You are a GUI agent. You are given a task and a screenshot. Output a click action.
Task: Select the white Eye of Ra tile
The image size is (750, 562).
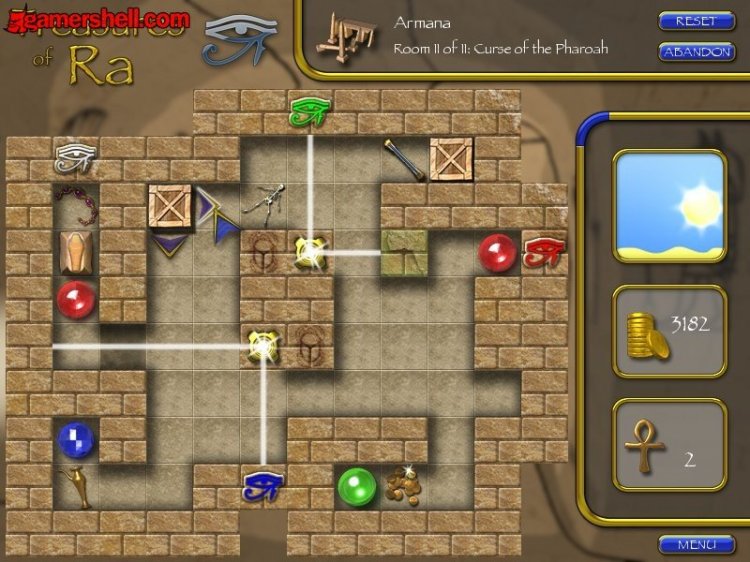point(74,157)
